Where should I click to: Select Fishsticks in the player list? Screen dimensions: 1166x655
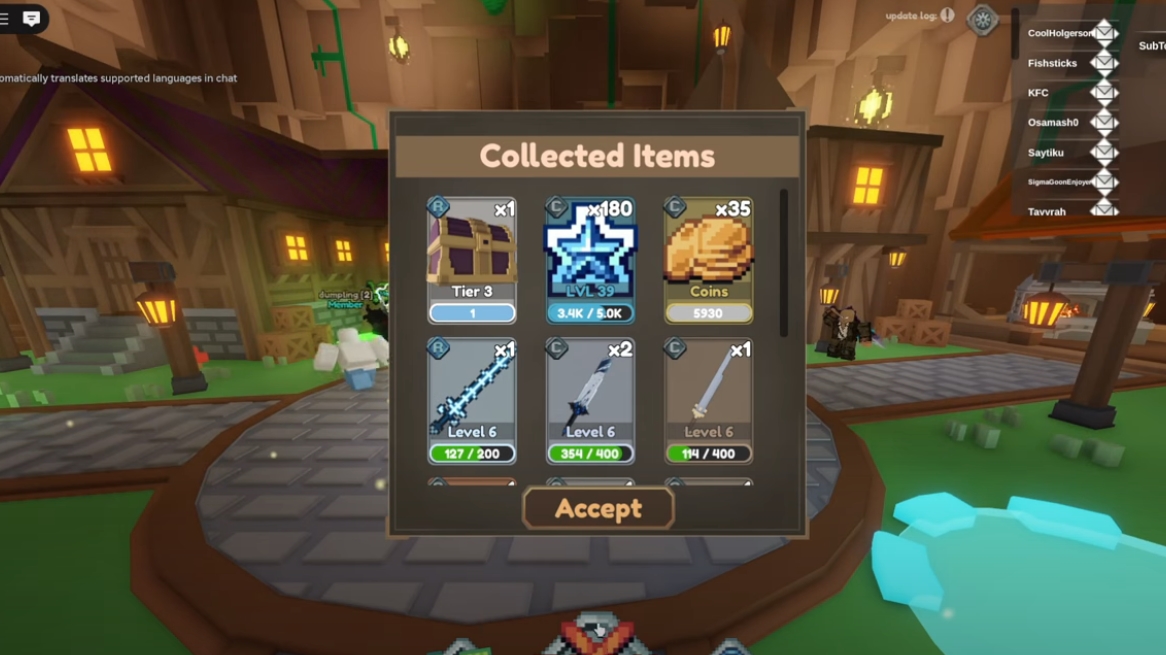click(1052, 63)
